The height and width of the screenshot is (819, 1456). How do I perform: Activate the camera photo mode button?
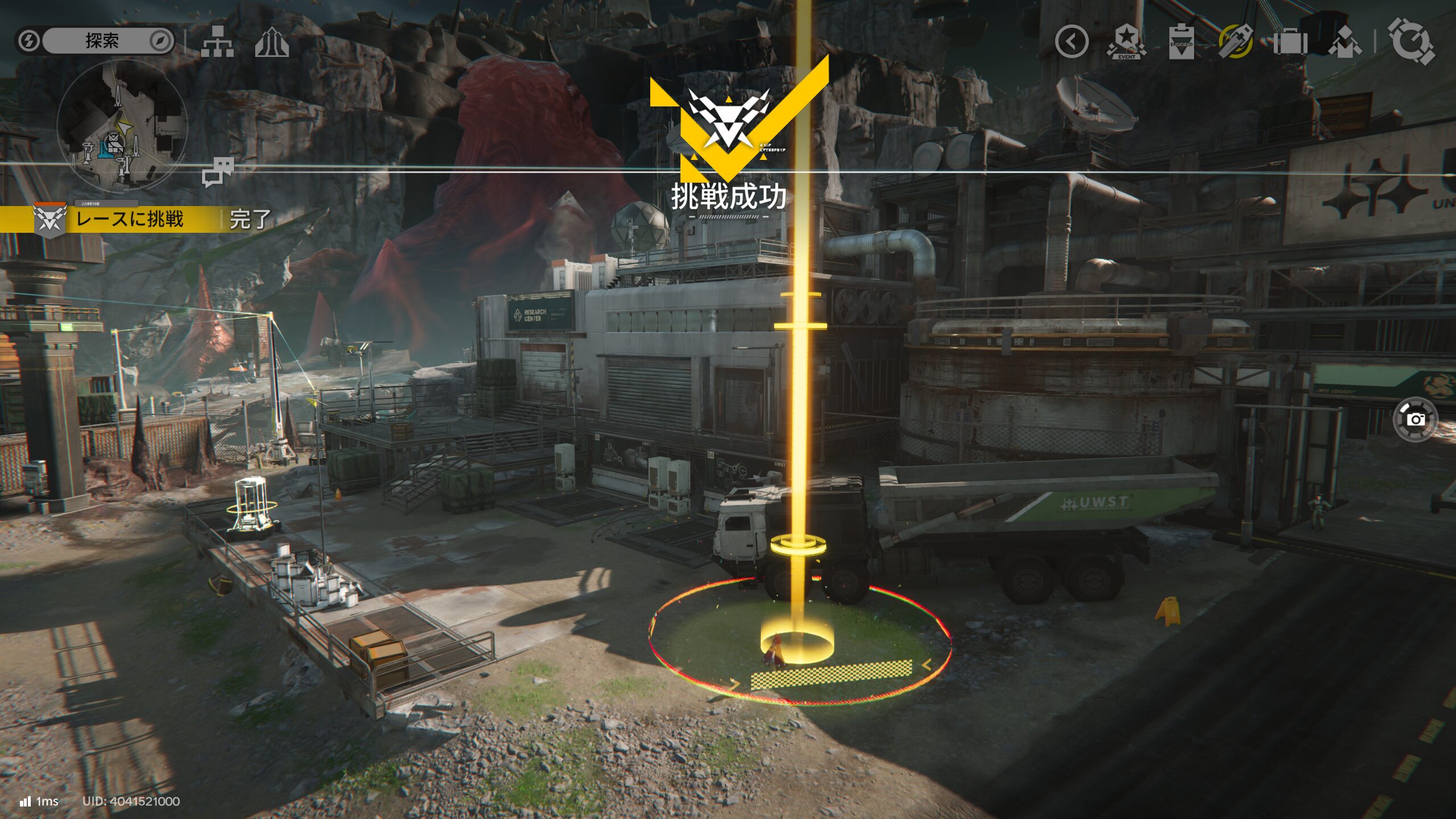click(x=1415, y=419)
